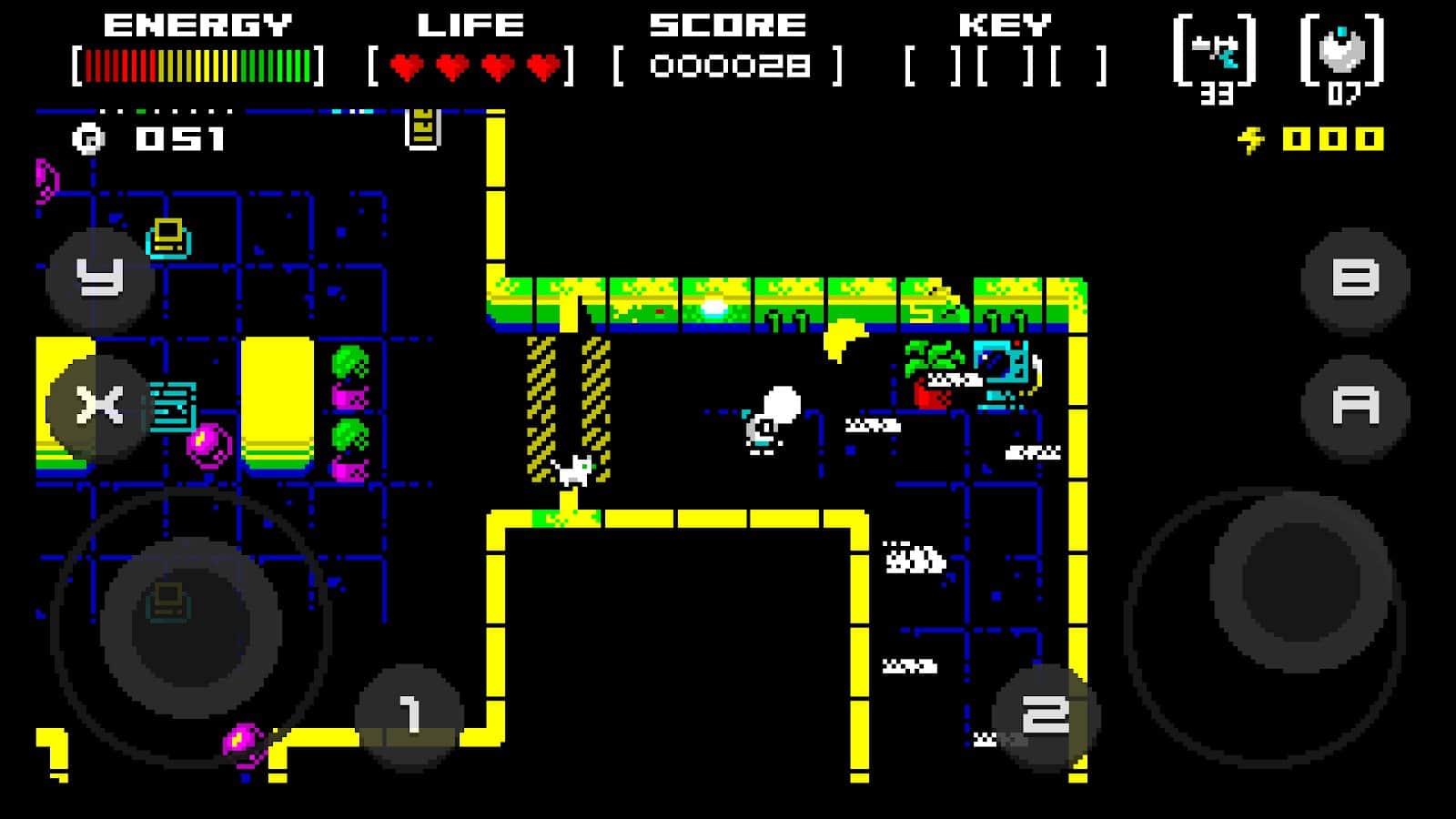Screen dimensions: 1456x819
Task: Tap the round button labeled 1
Action: (x=409, y=715)
